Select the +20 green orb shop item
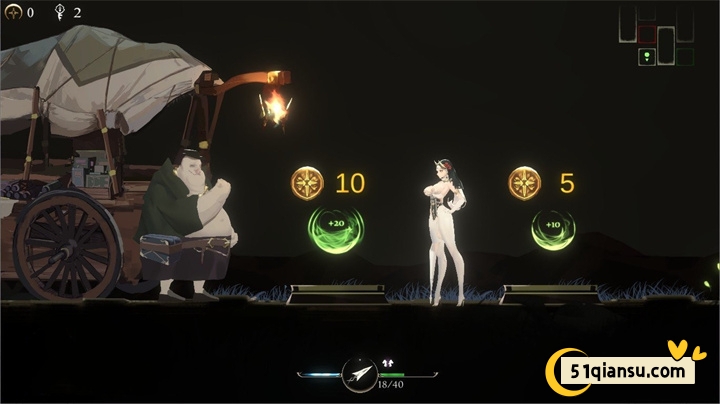 coord(336,223)
